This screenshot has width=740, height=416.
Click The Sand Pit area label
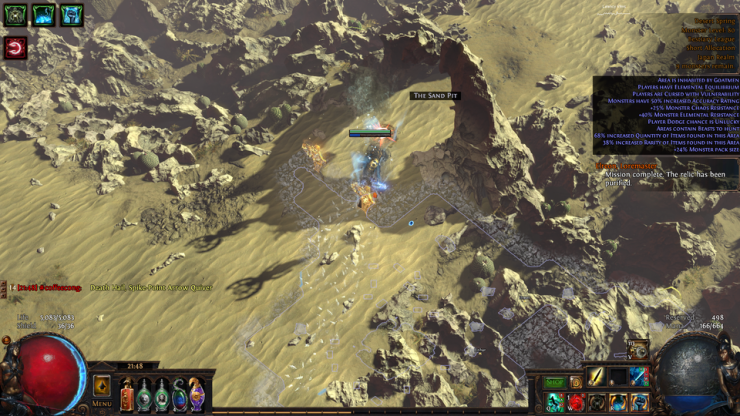[x=434, y=96]
